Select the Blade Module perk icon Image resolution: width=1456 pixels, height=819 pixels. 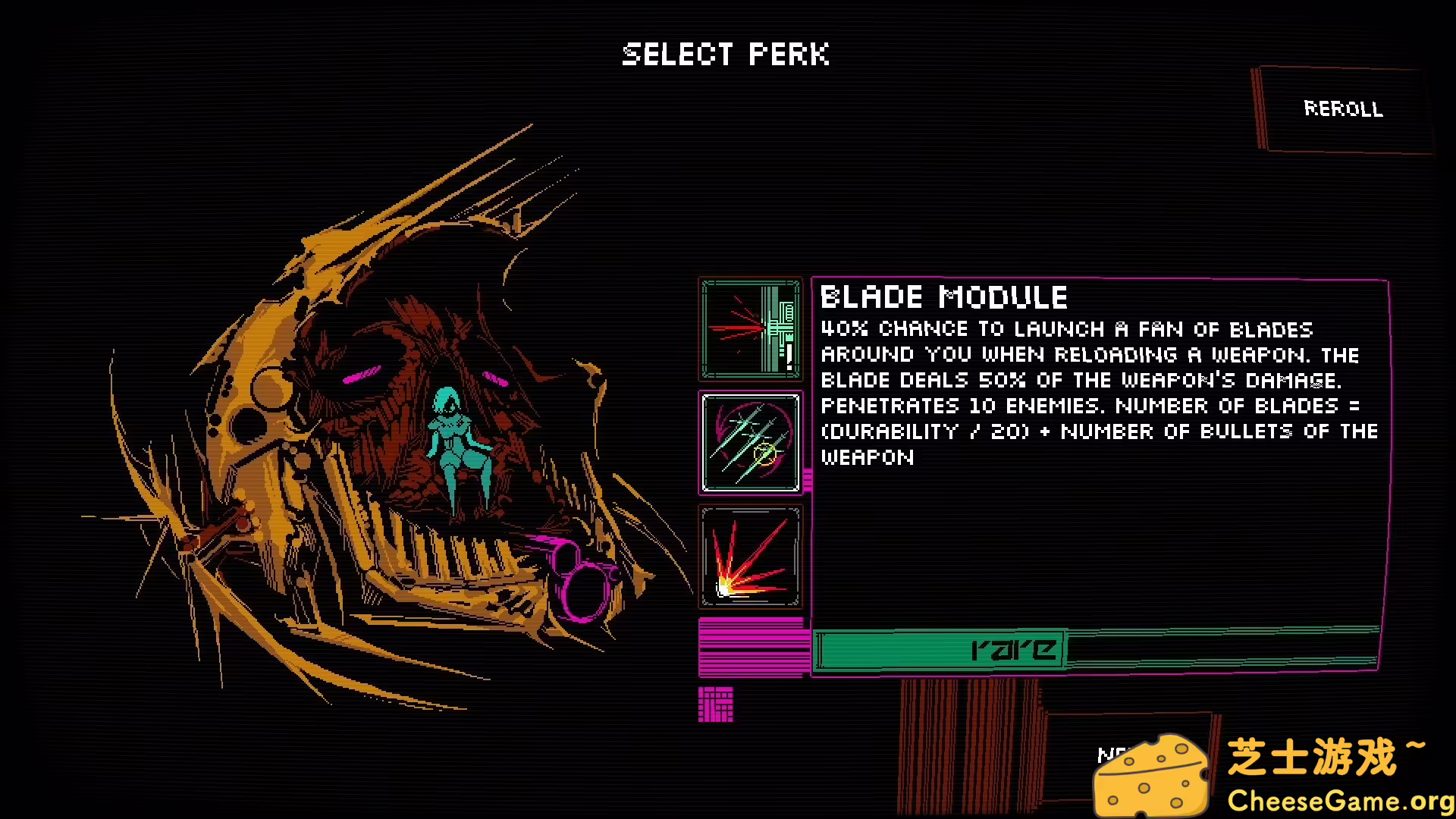tap(751, 443)
